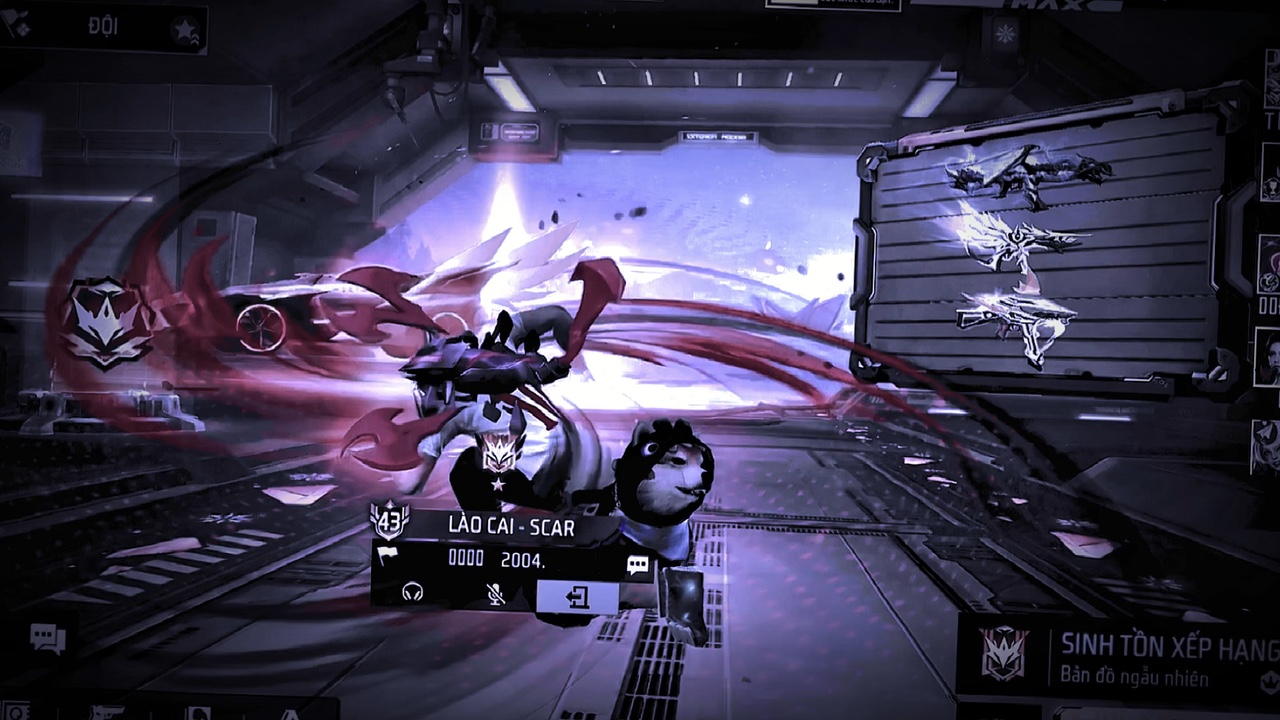Viewport: 1280px width, 720px height.
Task: Click the white flag icon on the player card
Action: 386,557
